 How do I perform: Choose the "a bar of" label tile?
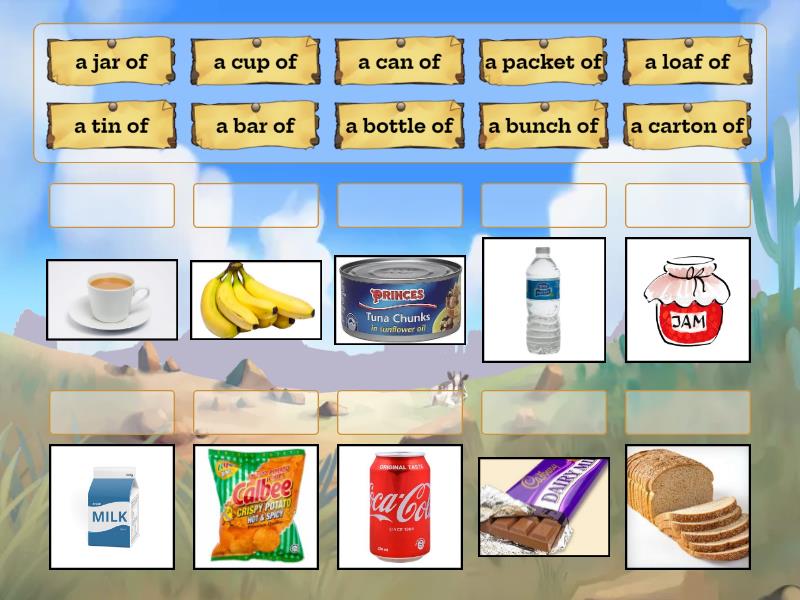[x=255, y=126]
